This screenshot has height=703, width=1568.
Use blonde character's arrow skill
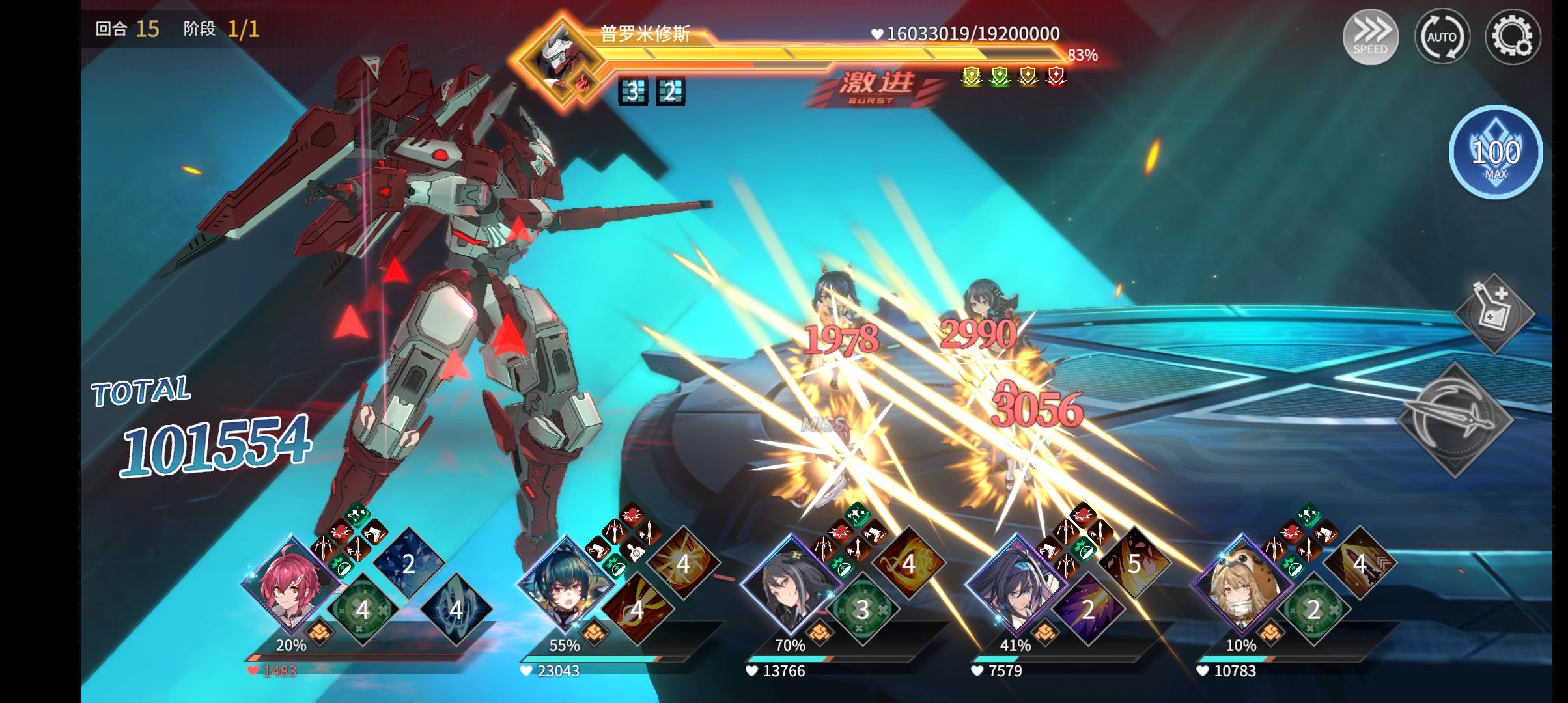point(1359,563)
